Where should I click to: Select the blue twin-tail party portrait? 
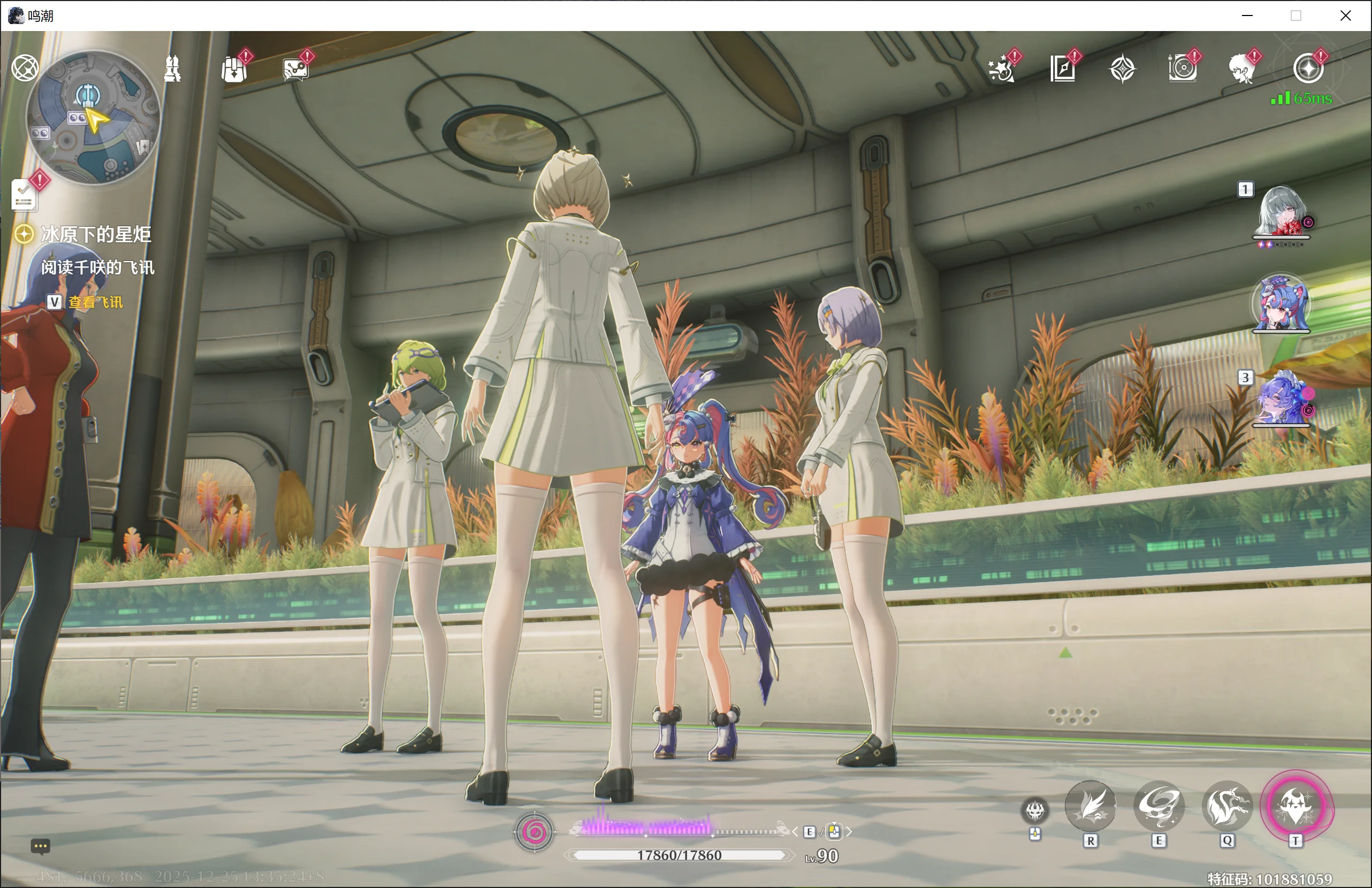point(1281,304)
